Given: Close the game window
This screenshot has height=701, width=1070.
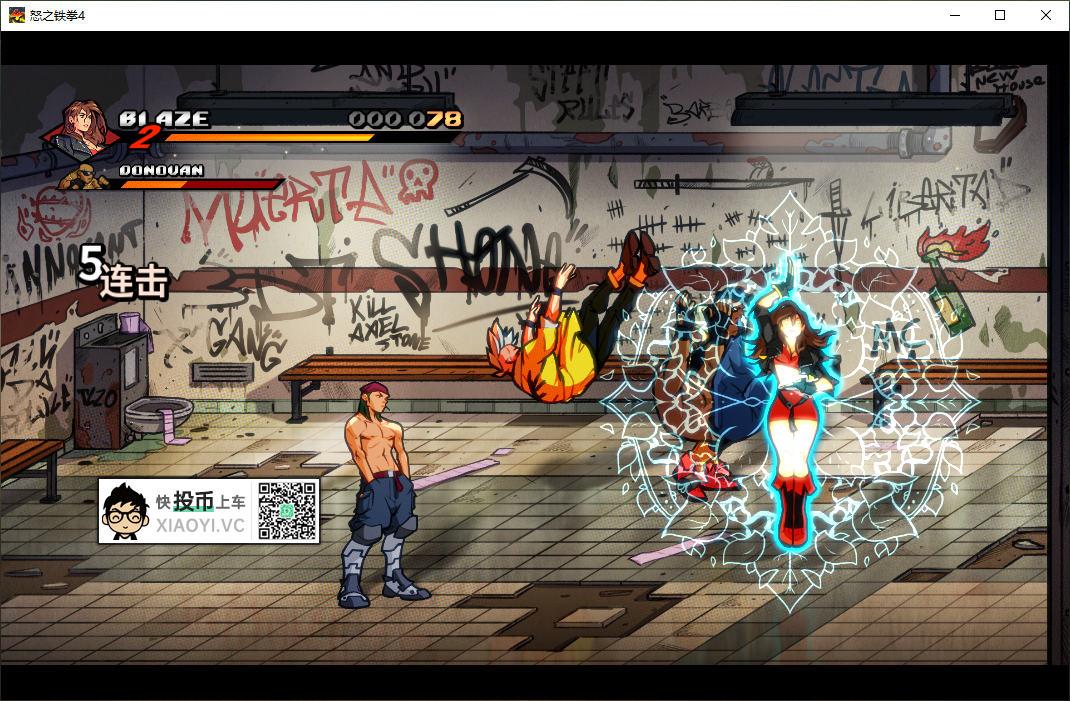Looking at the screenshot, I should (1046, 15).
